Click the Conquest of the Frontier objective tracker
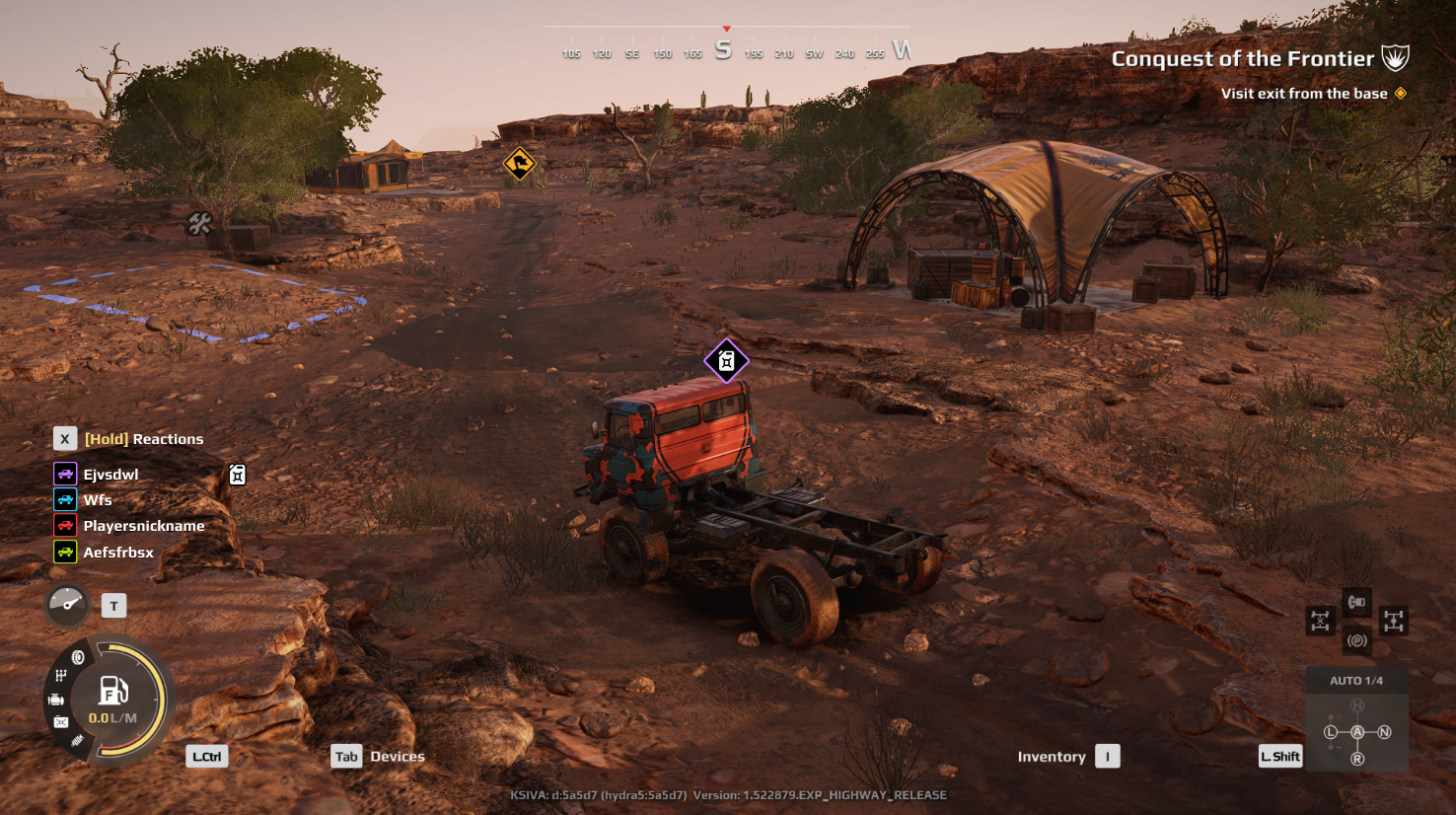1456x815 pixels. (x=1243, y=59)
